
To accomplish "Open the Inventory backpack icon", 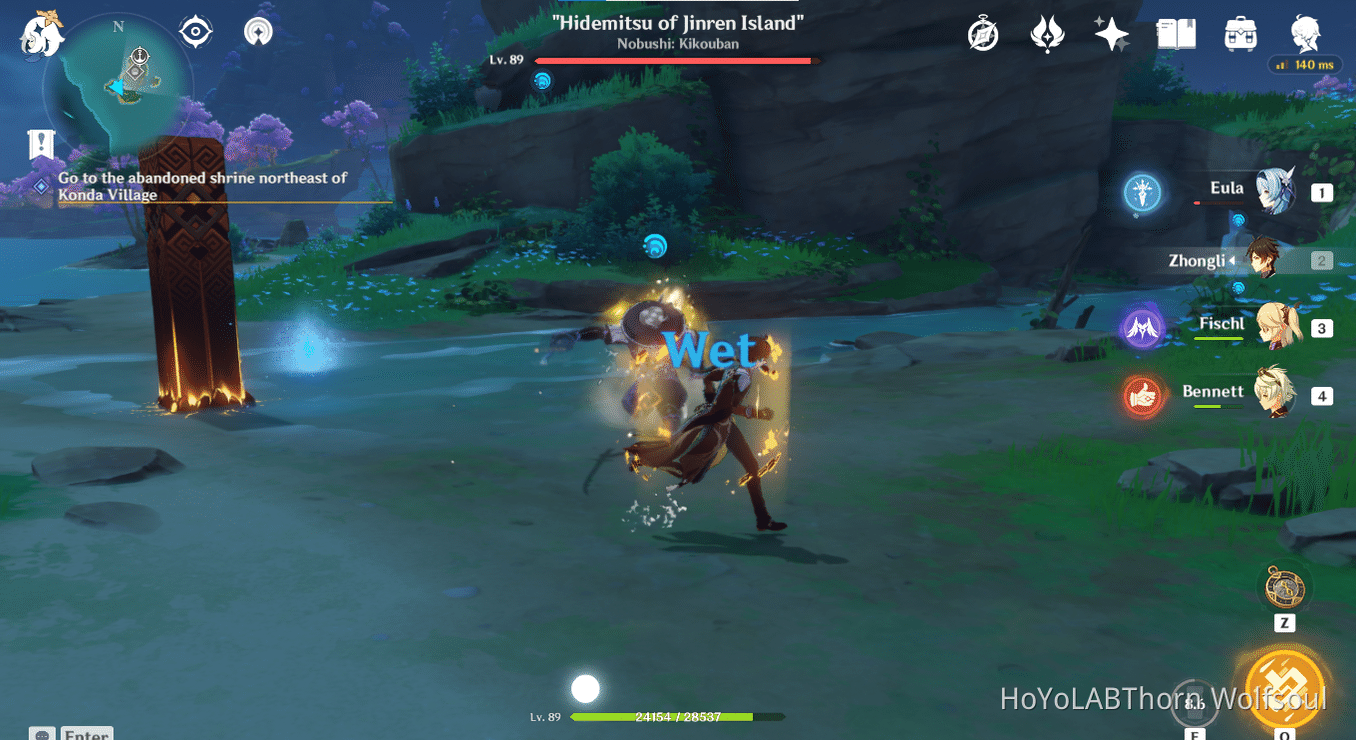I will coord(1239,33).
